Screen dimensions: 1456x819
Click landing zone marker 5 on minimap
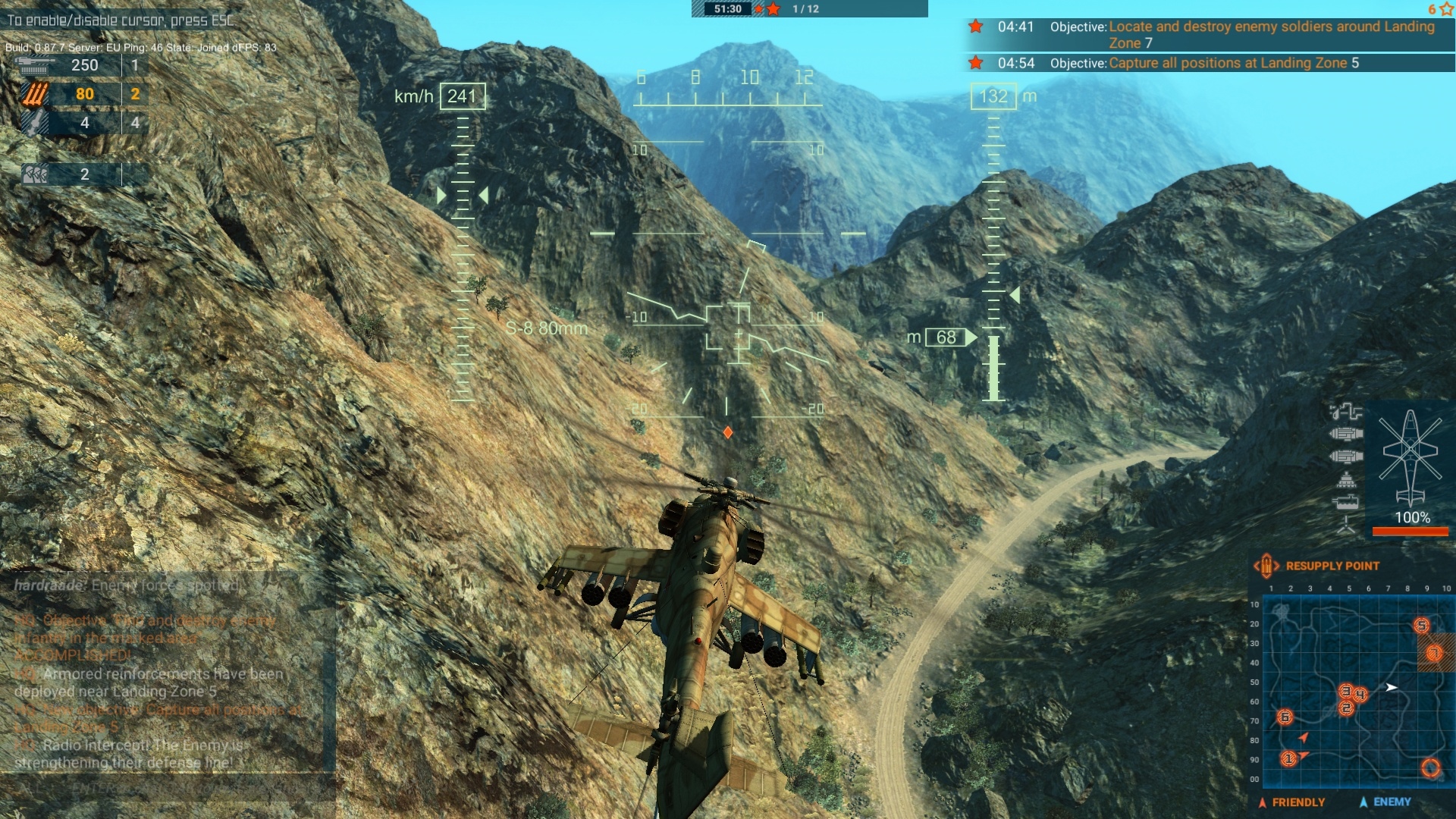(x=1421, y=625)
